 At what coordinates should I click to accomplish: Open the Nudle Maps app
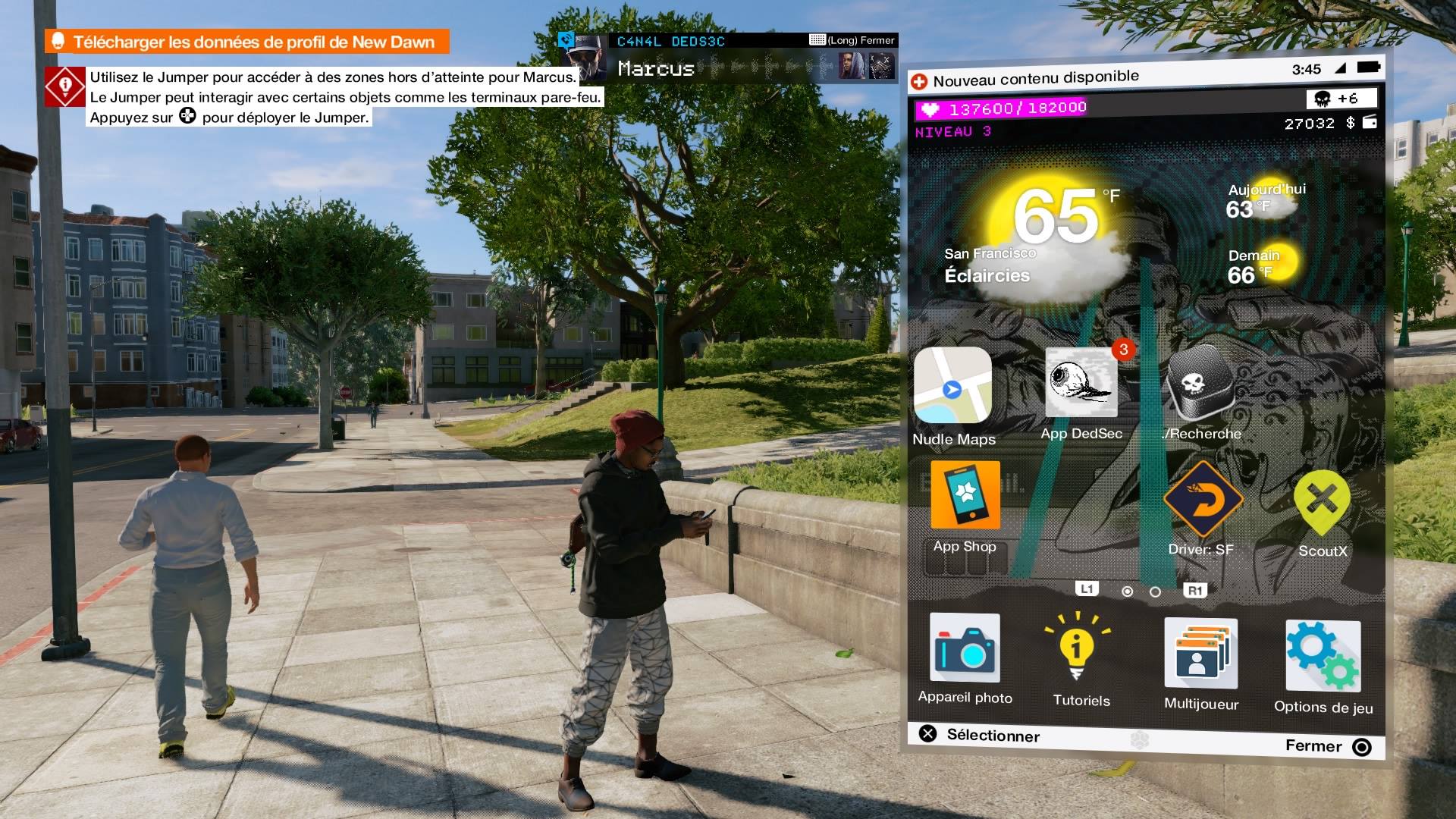pyautogui.click(x=952, y=385)
